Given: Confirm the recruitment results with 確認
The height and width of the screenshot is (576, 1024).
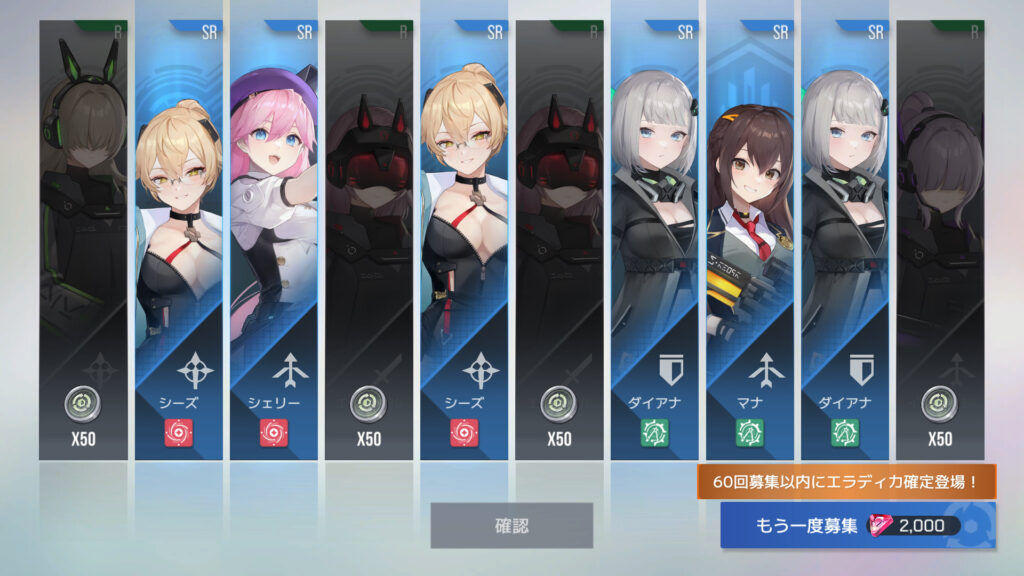Looking at the screenshot, I should click(x=511, y=525).
